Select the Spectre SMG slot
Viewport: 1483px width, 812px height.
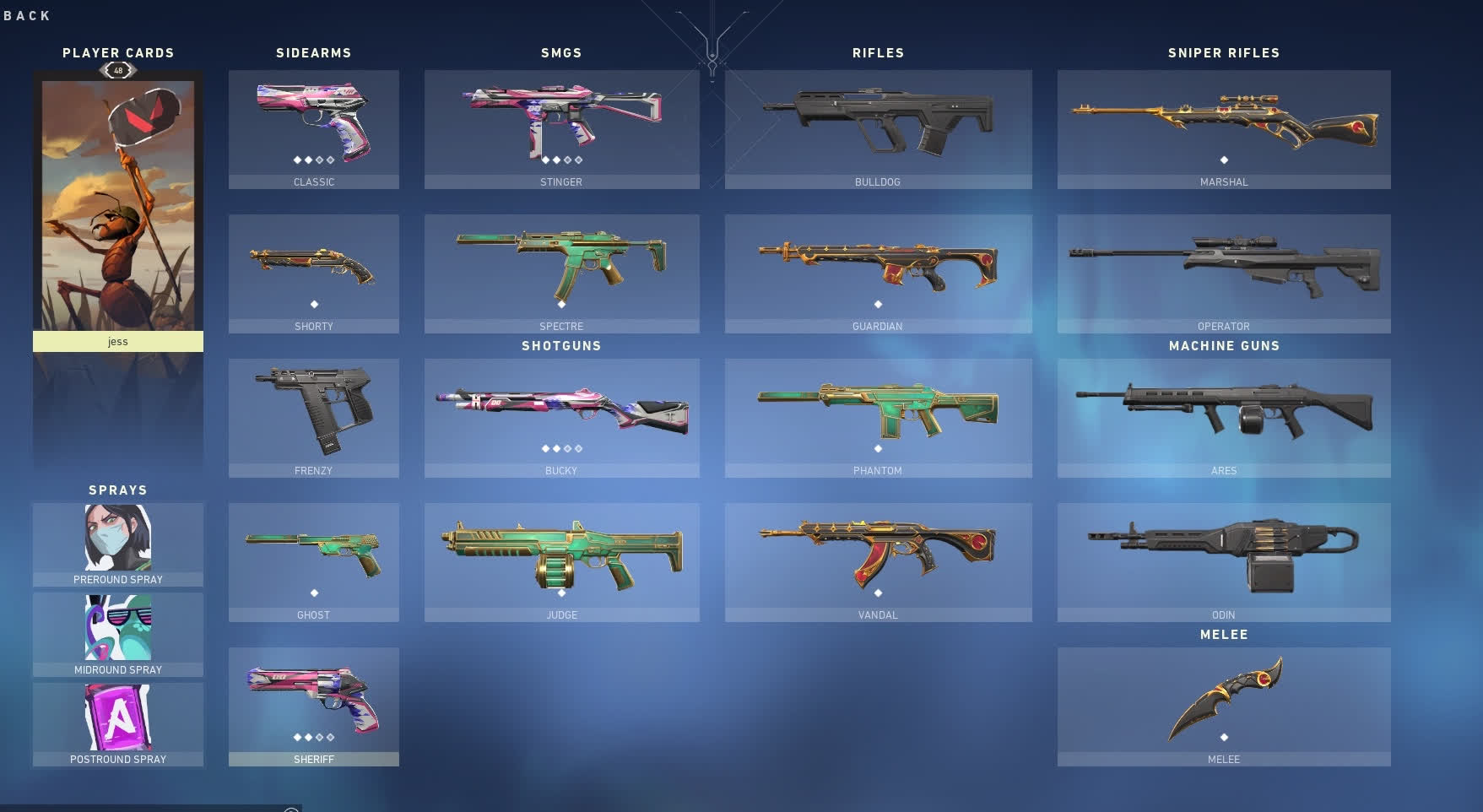point(561,273)
